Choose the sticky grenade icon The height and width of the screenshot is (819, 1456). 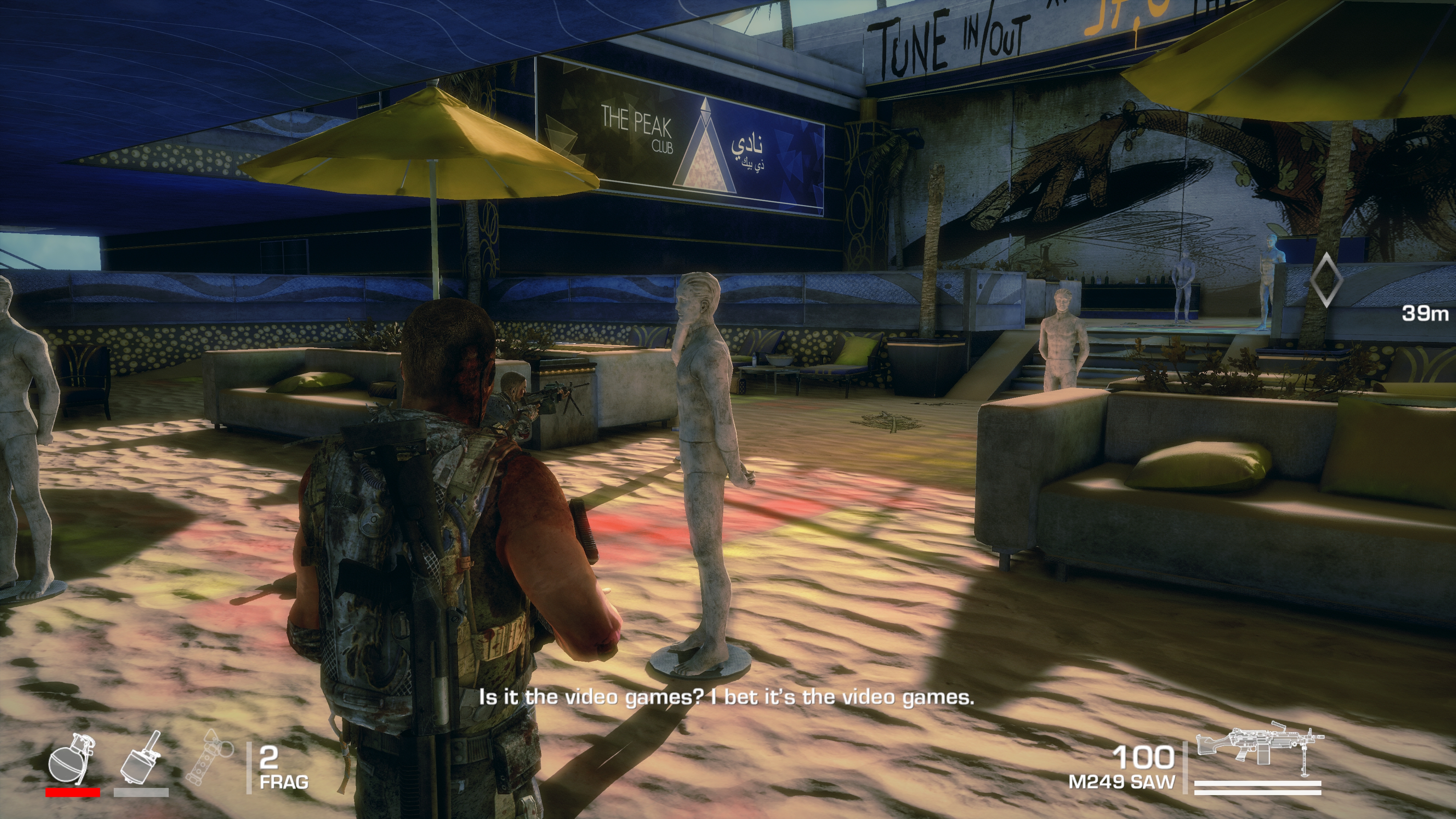click(141, 758)
